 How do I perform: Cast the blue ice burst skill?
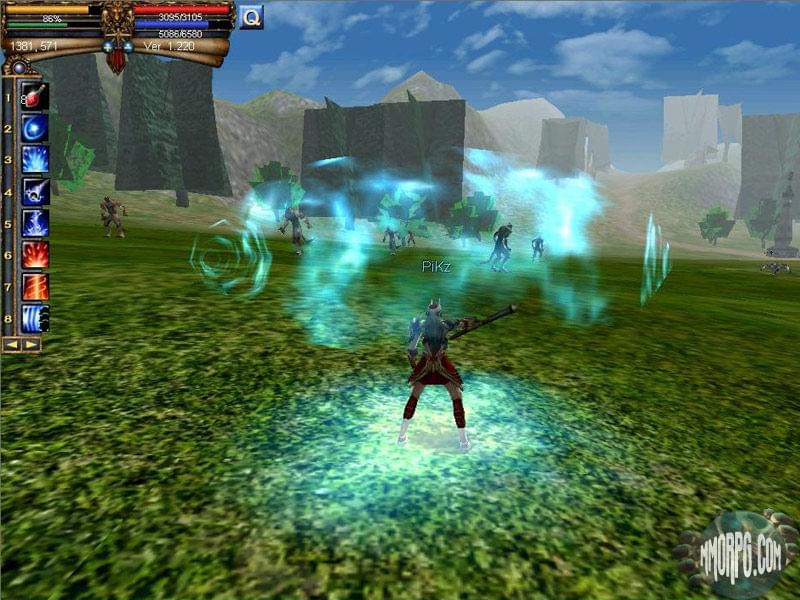[34, 159]
